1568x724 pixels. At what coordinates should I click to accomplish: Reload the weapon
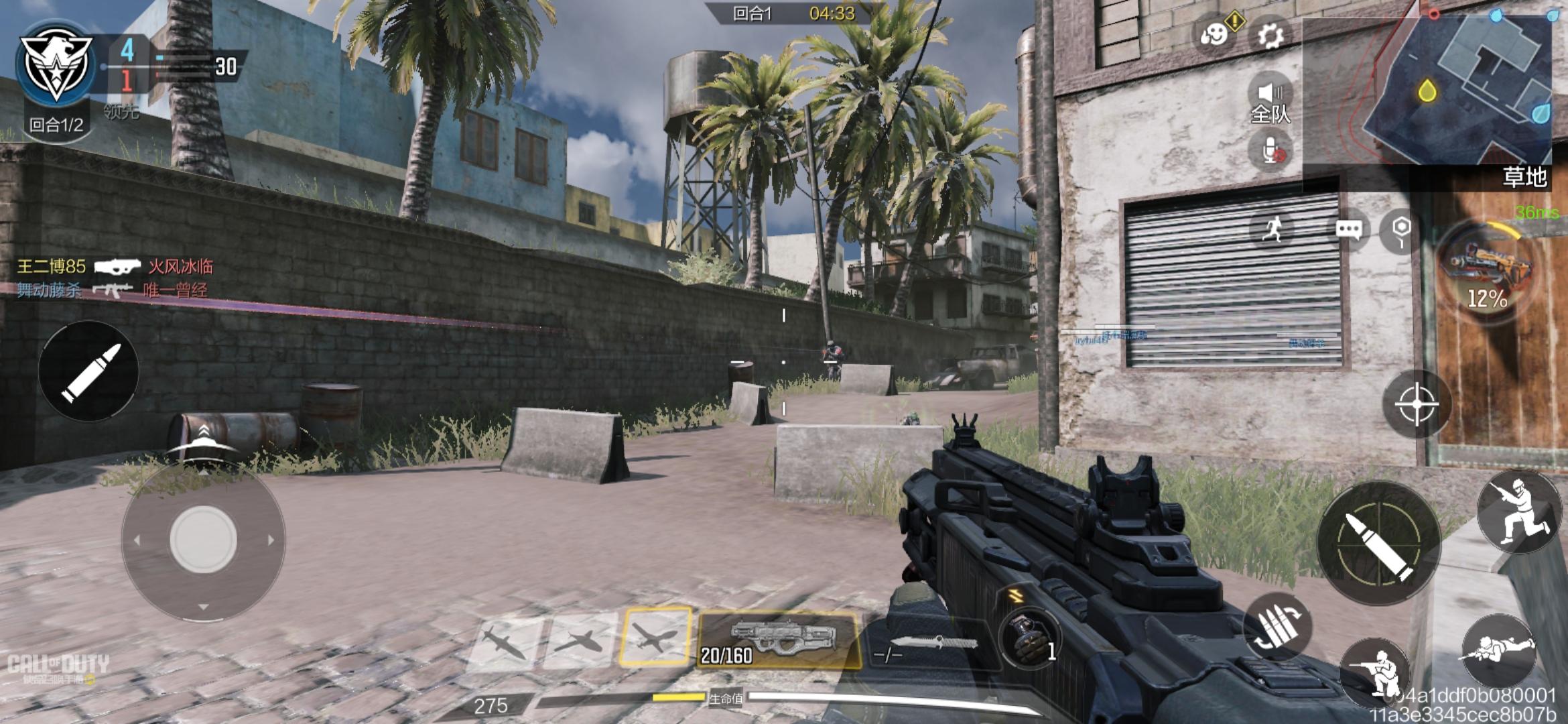tap(1276, 627)
